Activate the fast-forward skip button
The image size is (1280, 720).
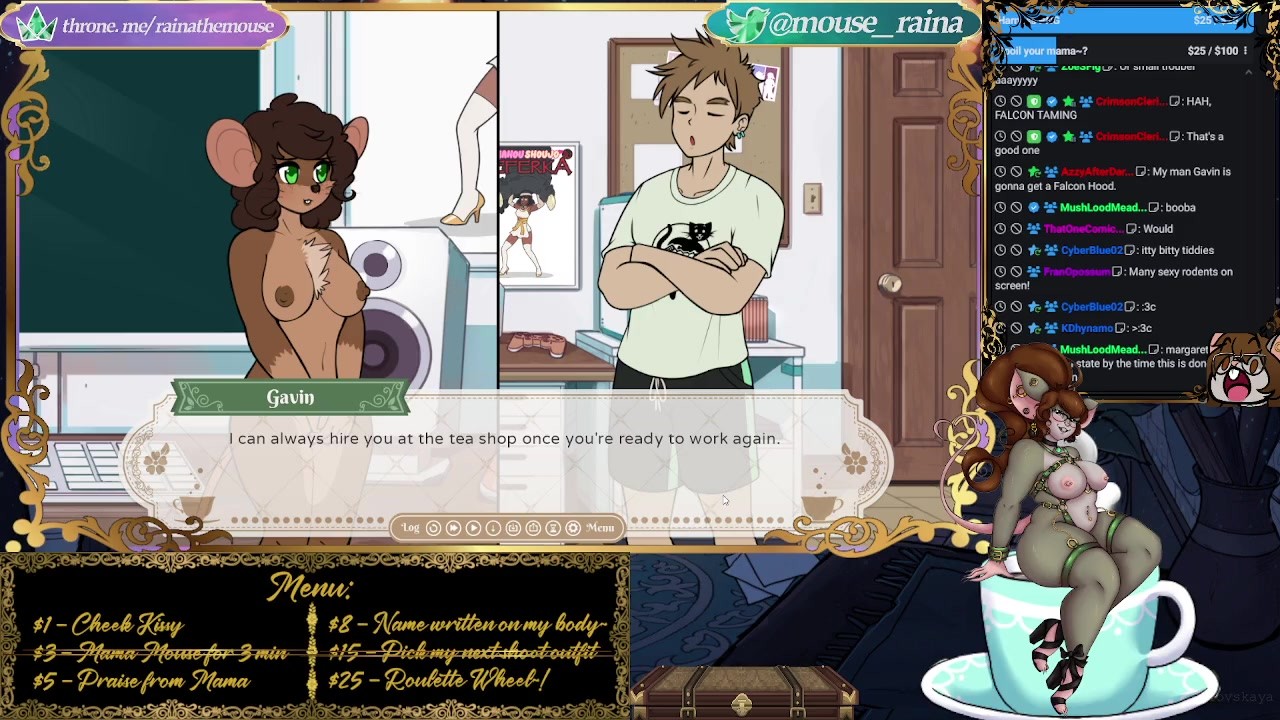click(453, 528)
